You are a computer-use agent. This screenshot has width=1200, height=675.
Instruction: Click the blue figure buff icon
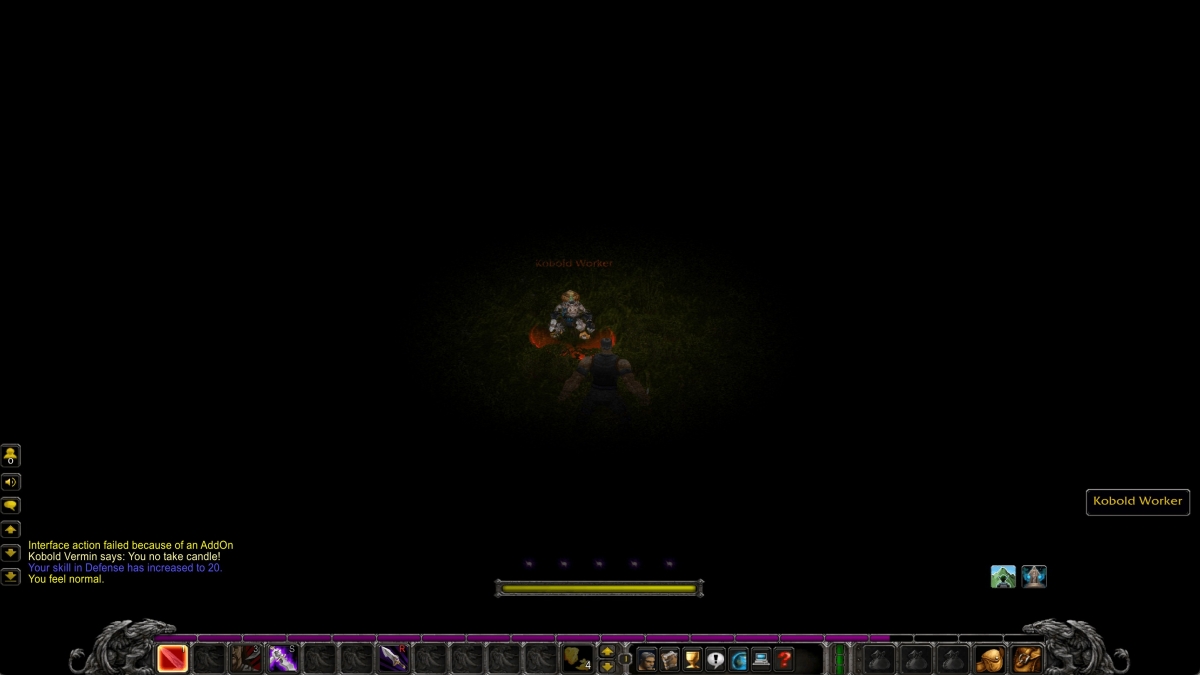(1034, 577)
